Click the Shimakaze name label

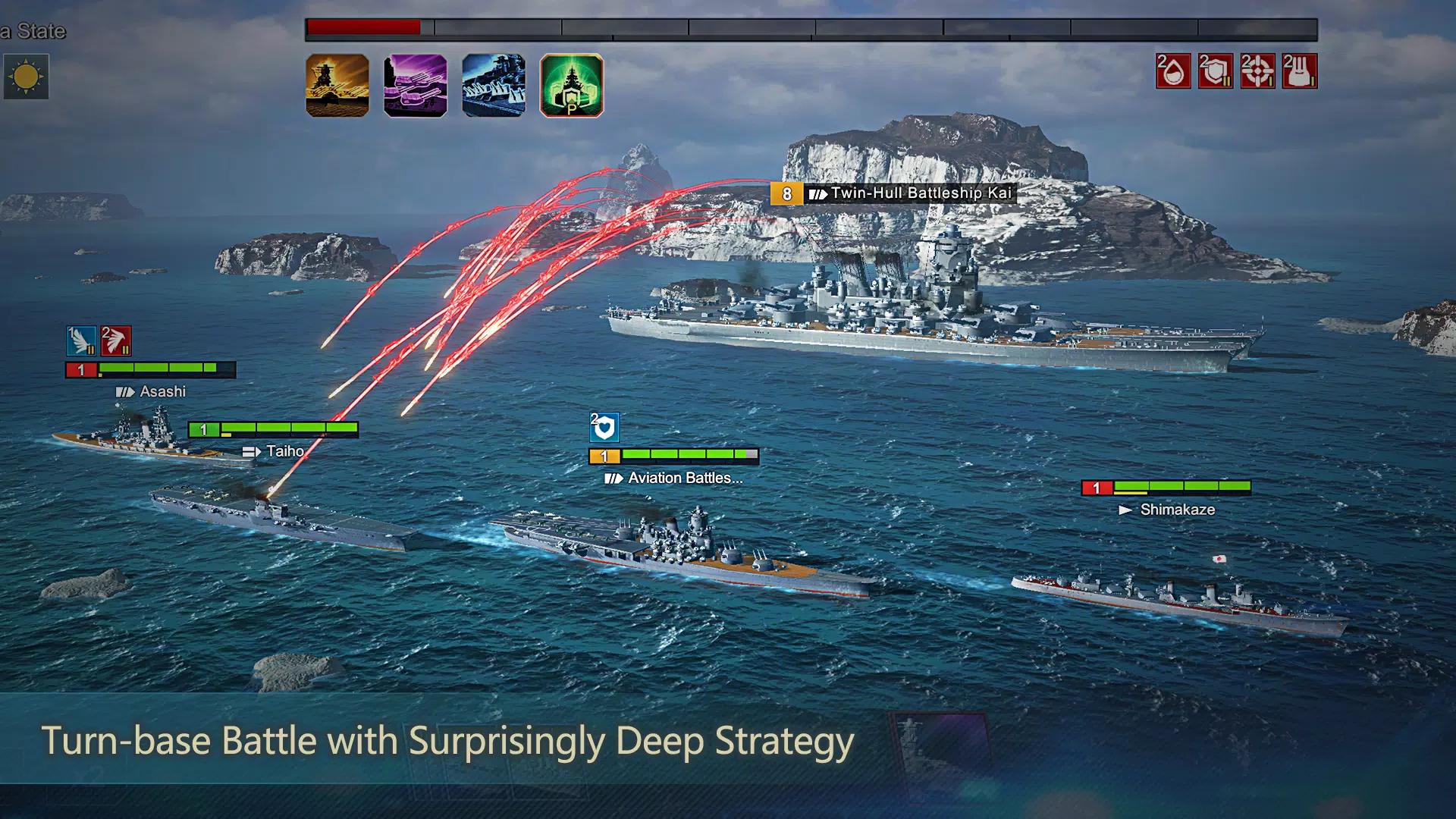pos(1175,510)
